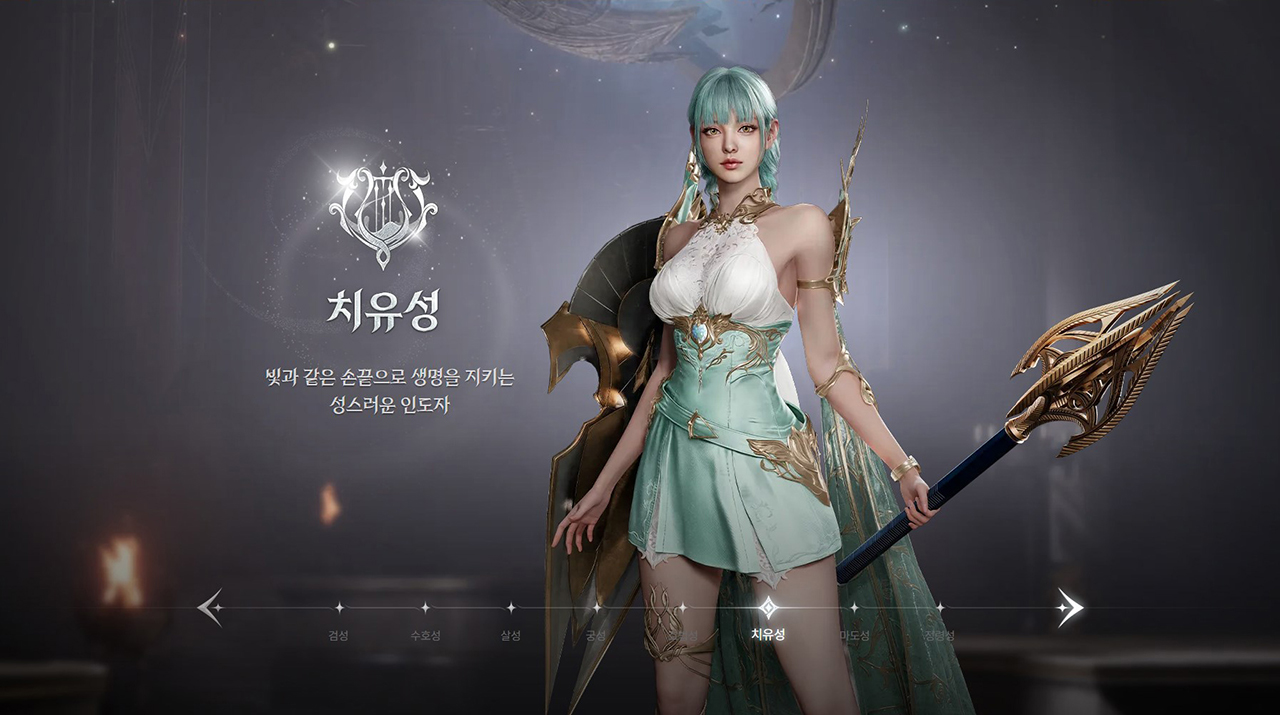This screenshot has width=1280, height=715.
Task: Select the highlighted 치유성 class marker
Action: coord(767,608)
